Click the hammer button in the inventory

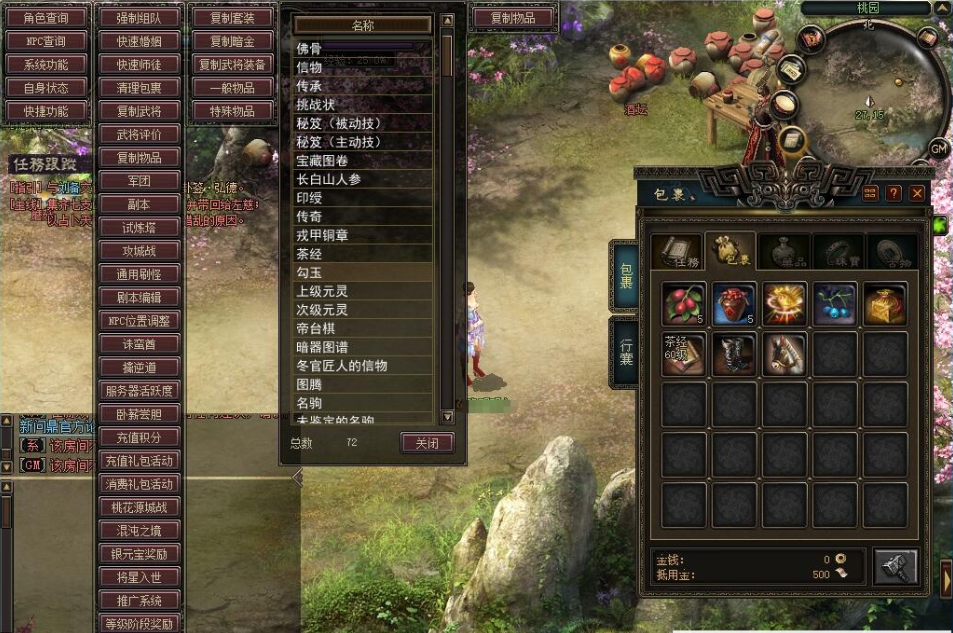click(895, 567)
